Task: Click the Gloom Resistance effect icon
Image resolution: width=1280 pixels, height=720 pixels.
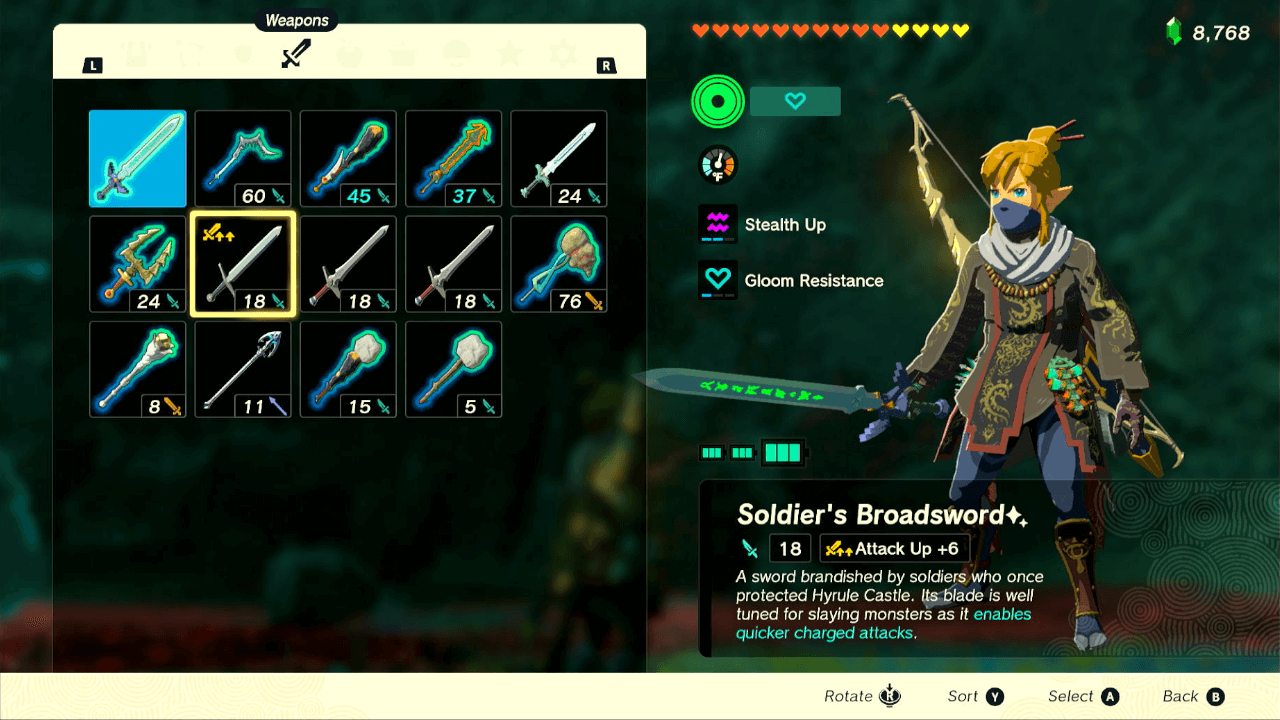Action: [716, 280]
